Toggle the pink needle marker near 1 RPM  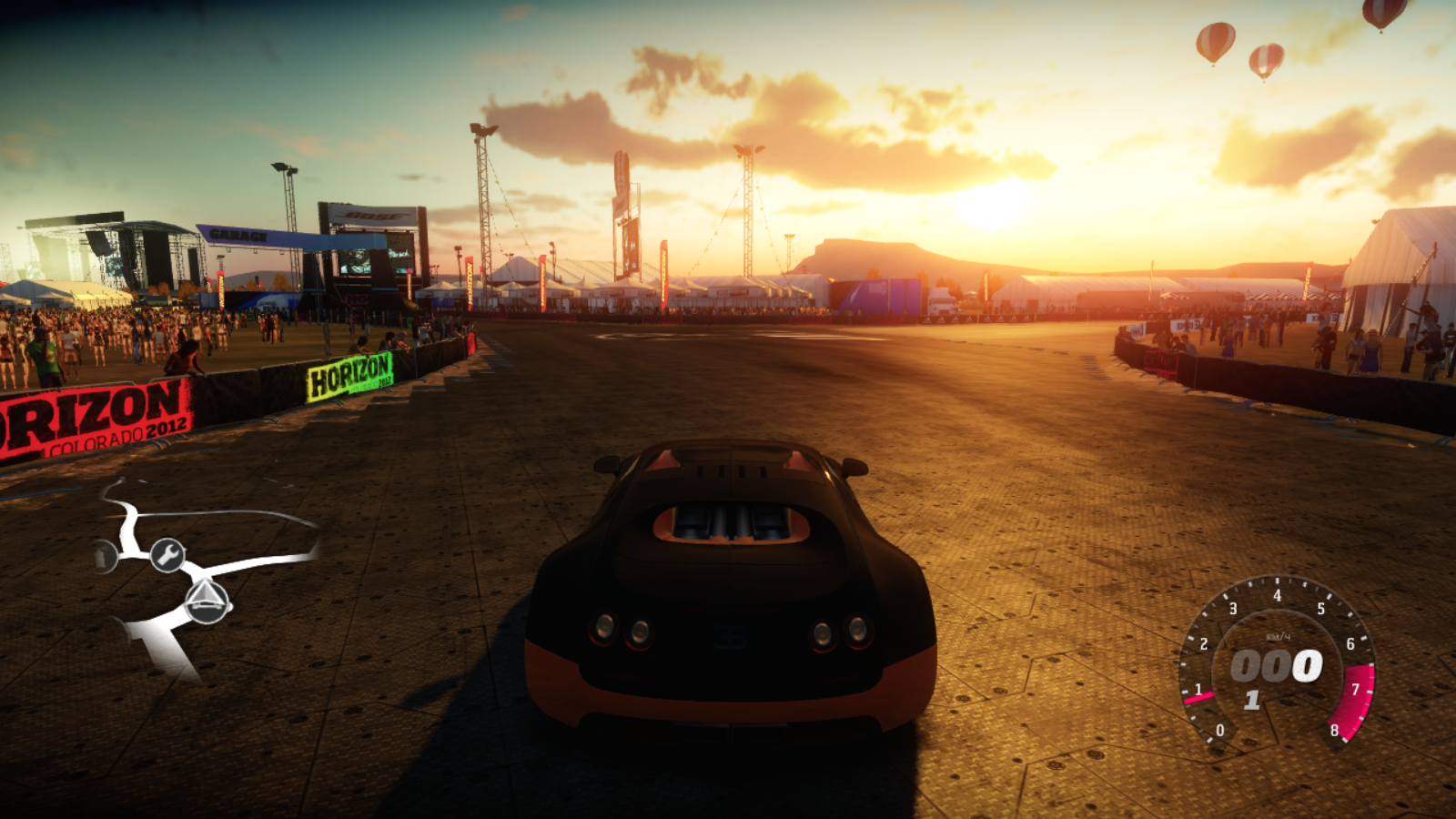(1199, 697)
